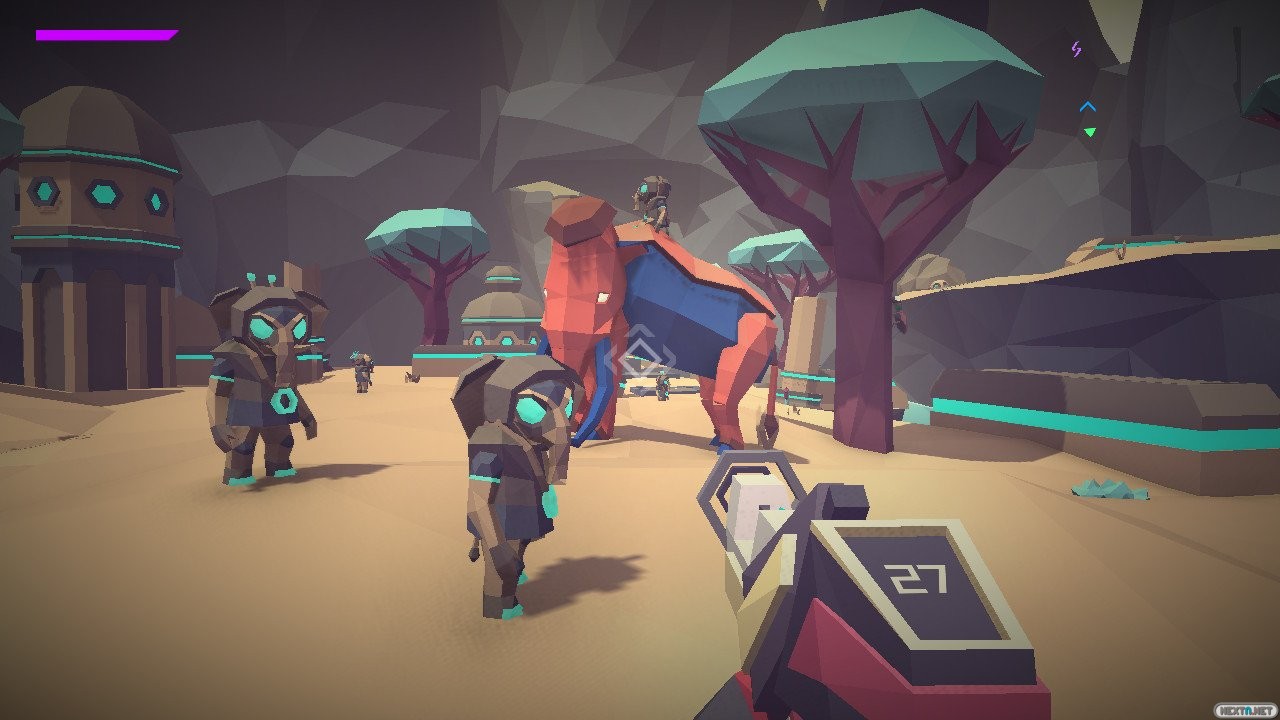This screenshot has height=720, width=1280.
Task: Click the purple lightning bolt icon
Action: click(x=1077, y=48)
